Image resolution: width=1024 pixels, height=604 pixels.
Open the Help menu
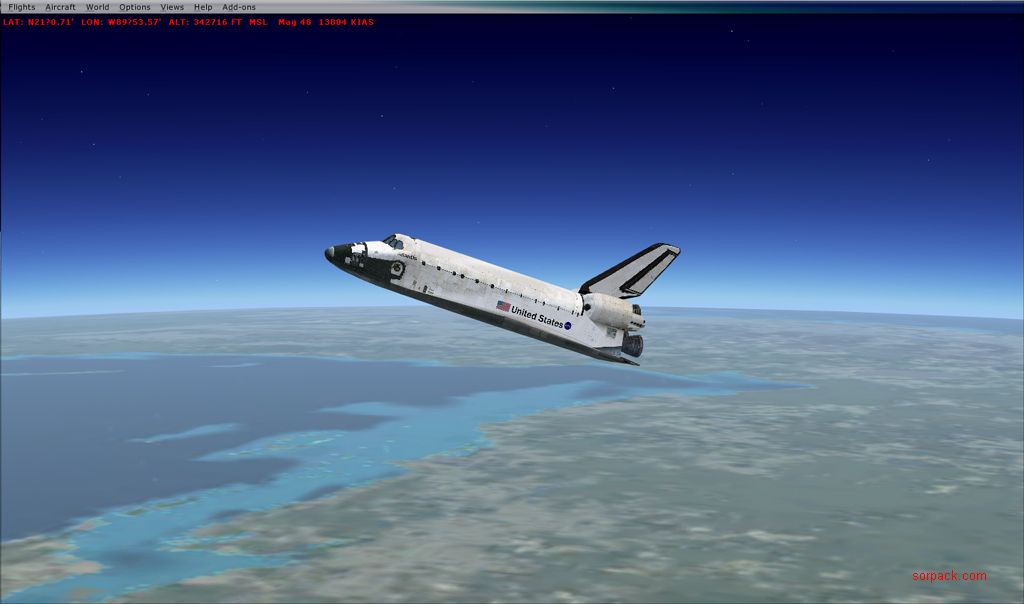tap(203, 7)
